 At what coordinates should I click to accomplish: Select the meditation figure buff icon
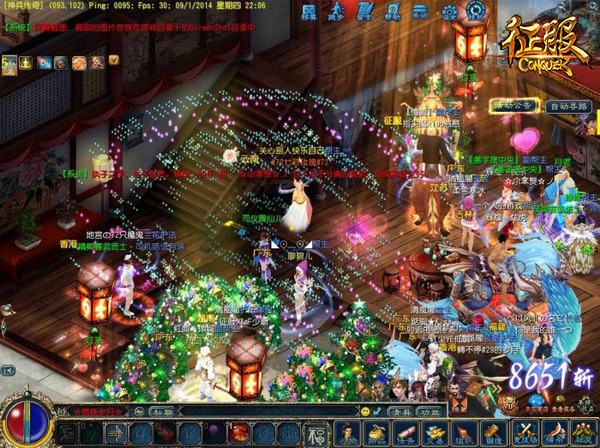[26, 63]
